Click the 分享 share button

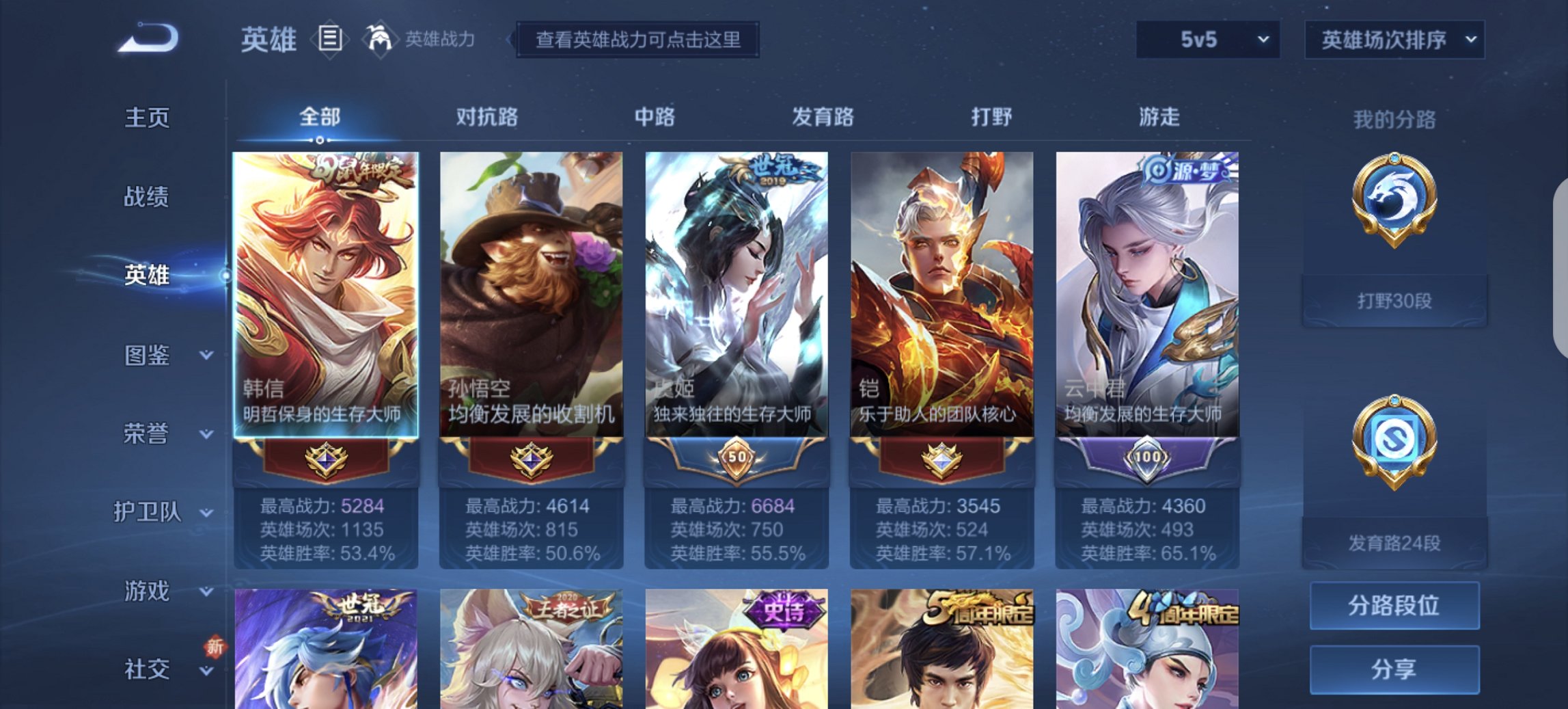click(1394, 668)
